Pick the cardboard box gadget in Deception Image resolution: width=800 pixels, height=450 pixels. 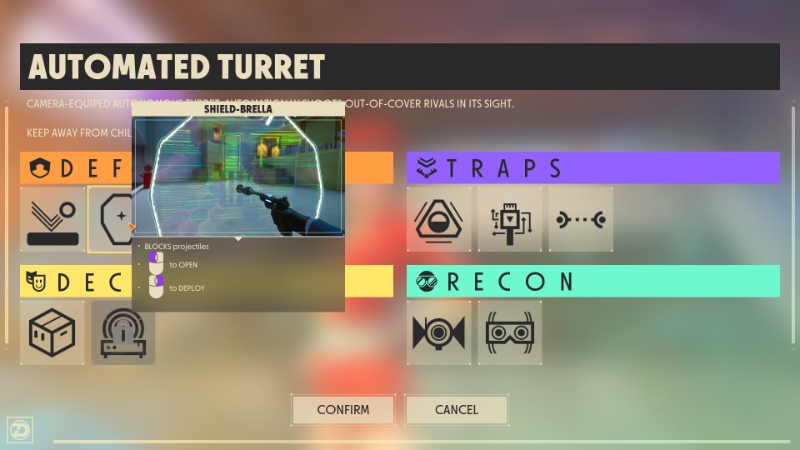point(52,332)
